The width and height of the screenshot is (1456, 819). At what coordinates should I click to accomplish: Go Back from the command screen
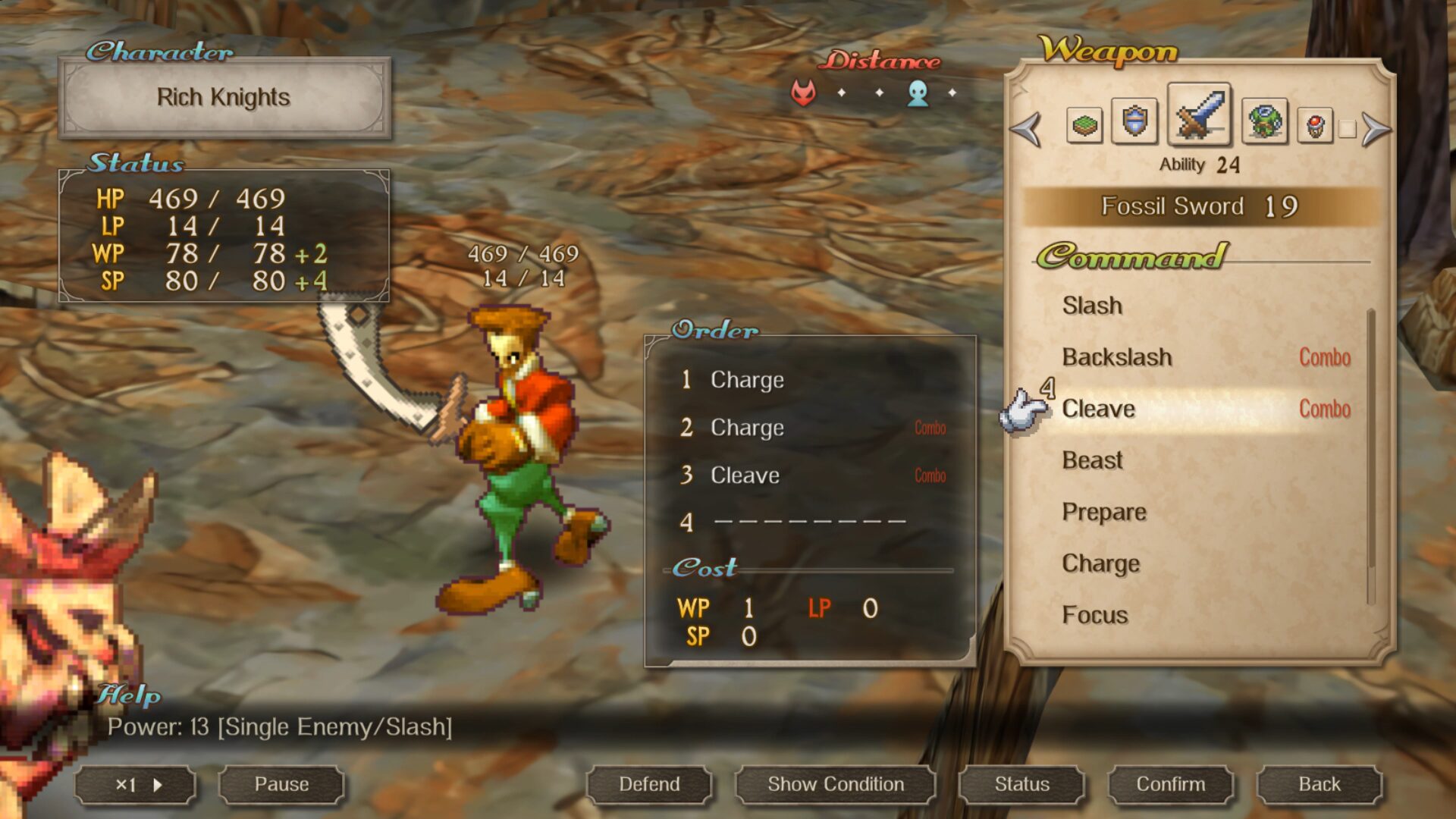(x=1319, y=784)
